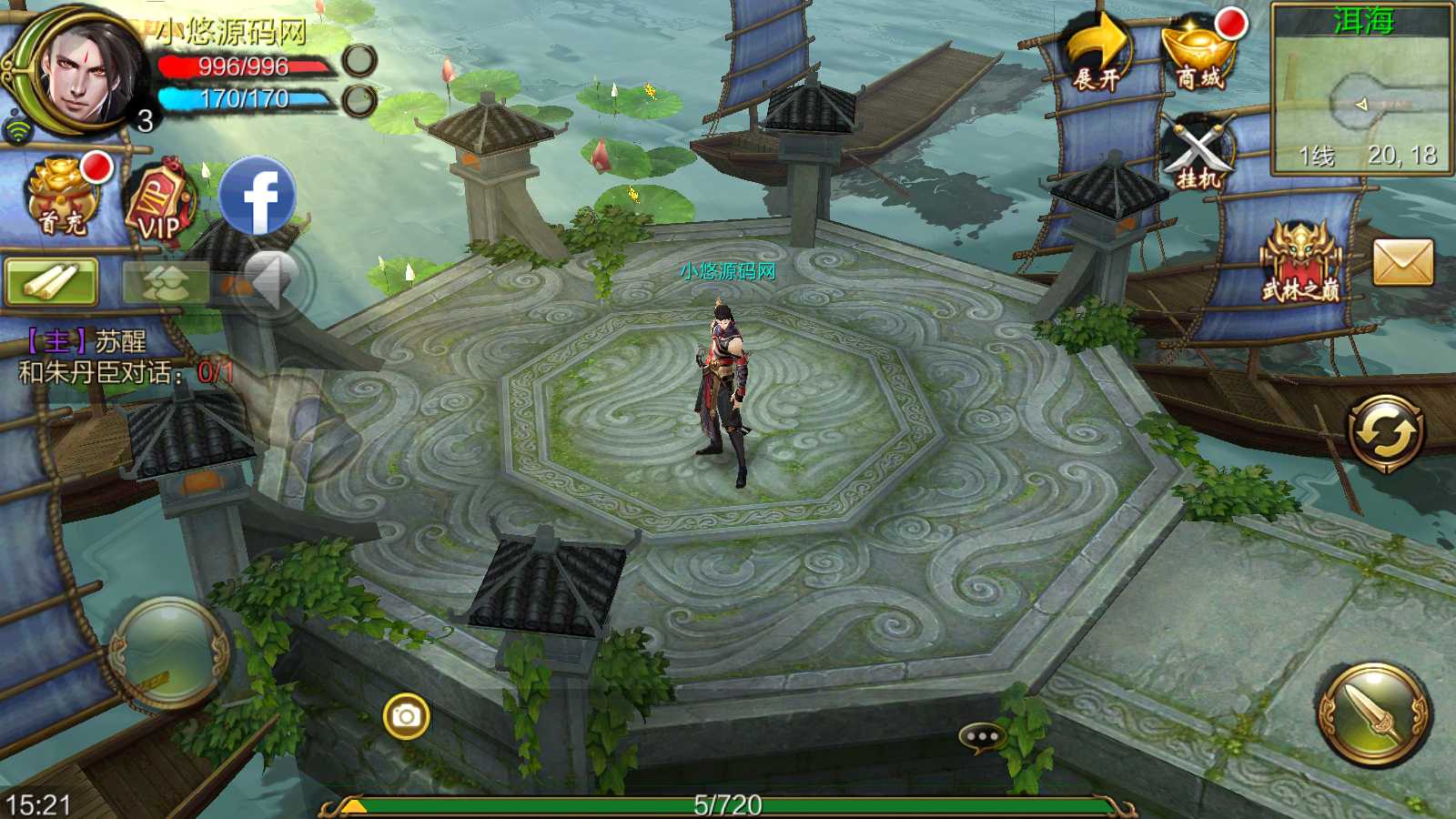Take a screenshot with camera icon
This screenshot has width=1456, height=819.
(406, 717)
